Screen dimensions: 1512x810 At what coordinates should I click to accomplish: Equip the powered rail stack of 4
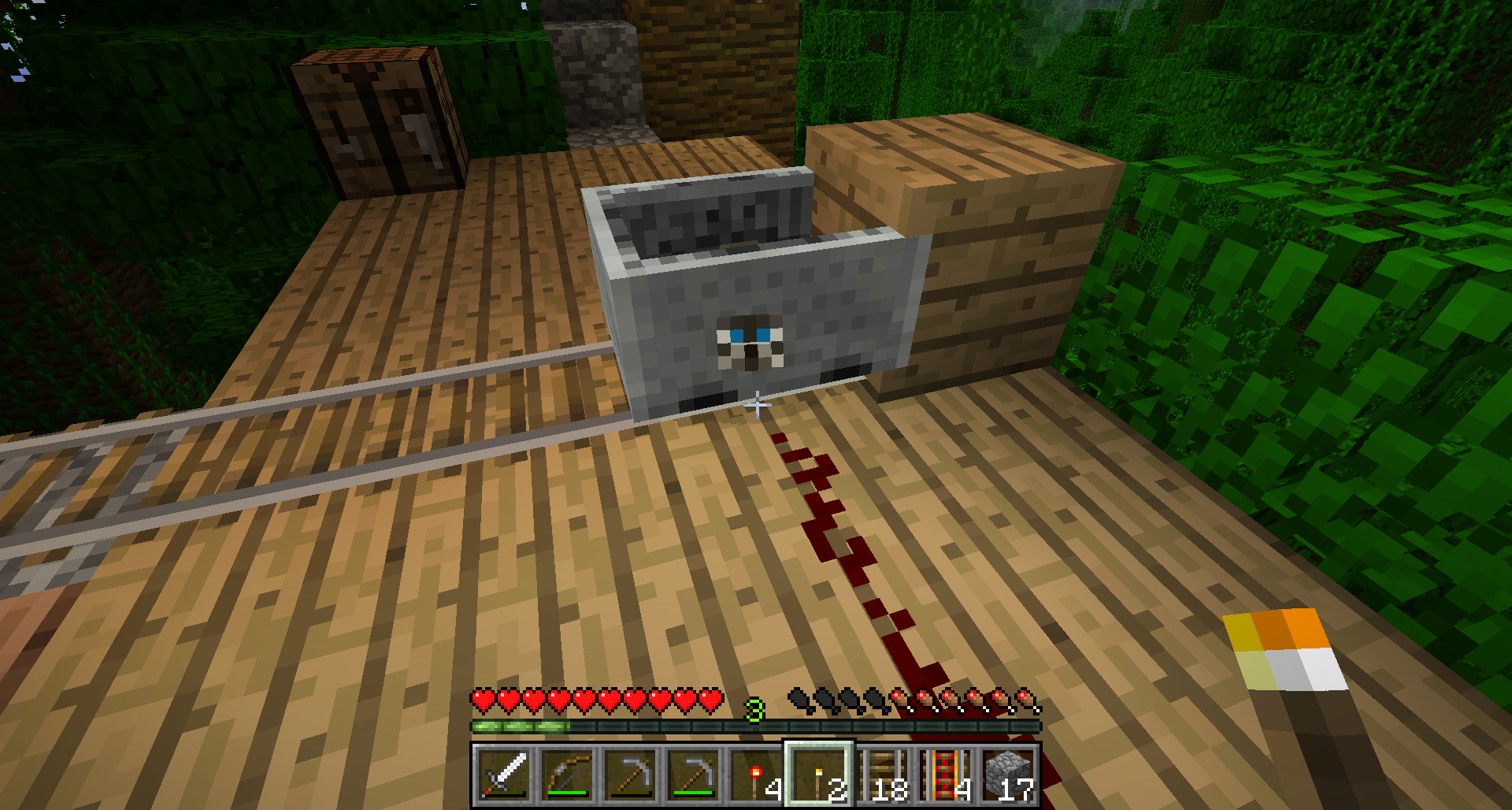pyautogui.click(x=947, y=775)
